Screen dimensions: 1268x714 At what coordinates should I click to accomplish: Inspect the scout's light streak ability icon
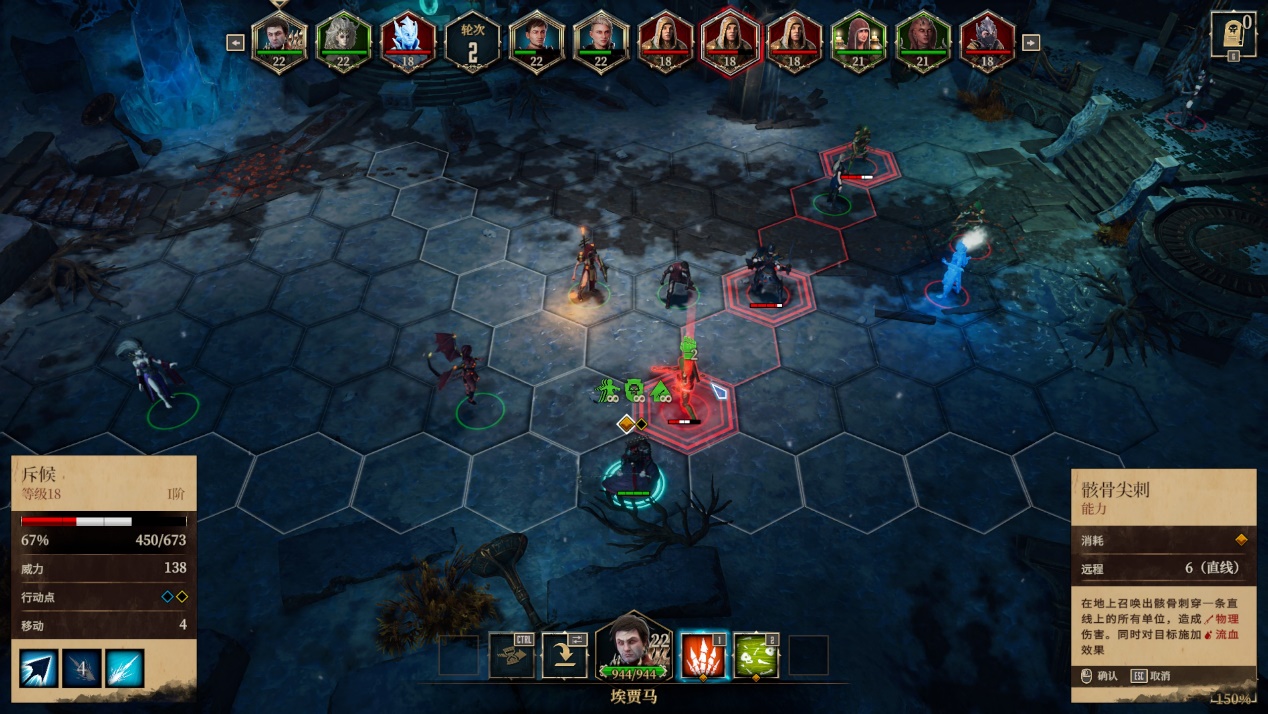coord(125,668)
